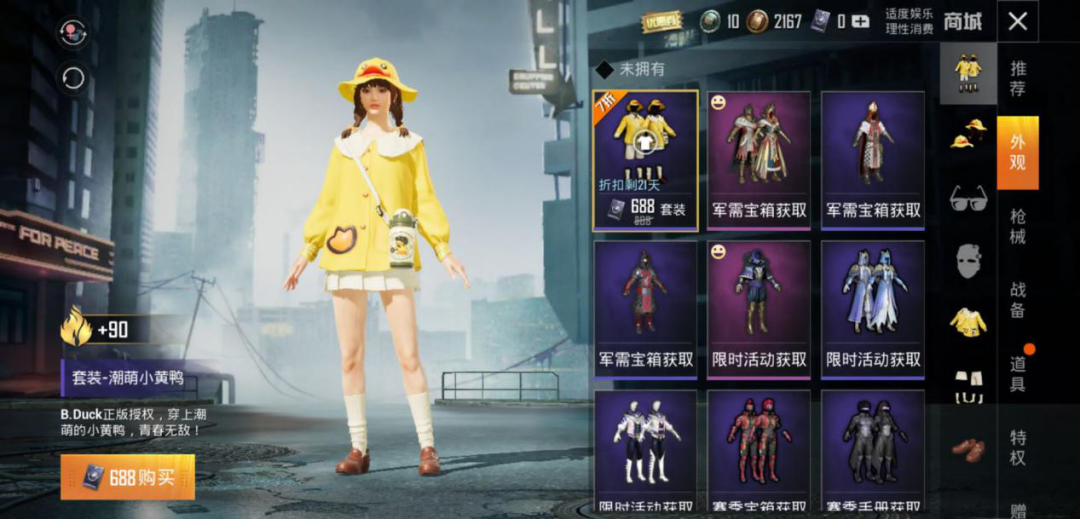Add currency with the plus button

coord(859,21)
